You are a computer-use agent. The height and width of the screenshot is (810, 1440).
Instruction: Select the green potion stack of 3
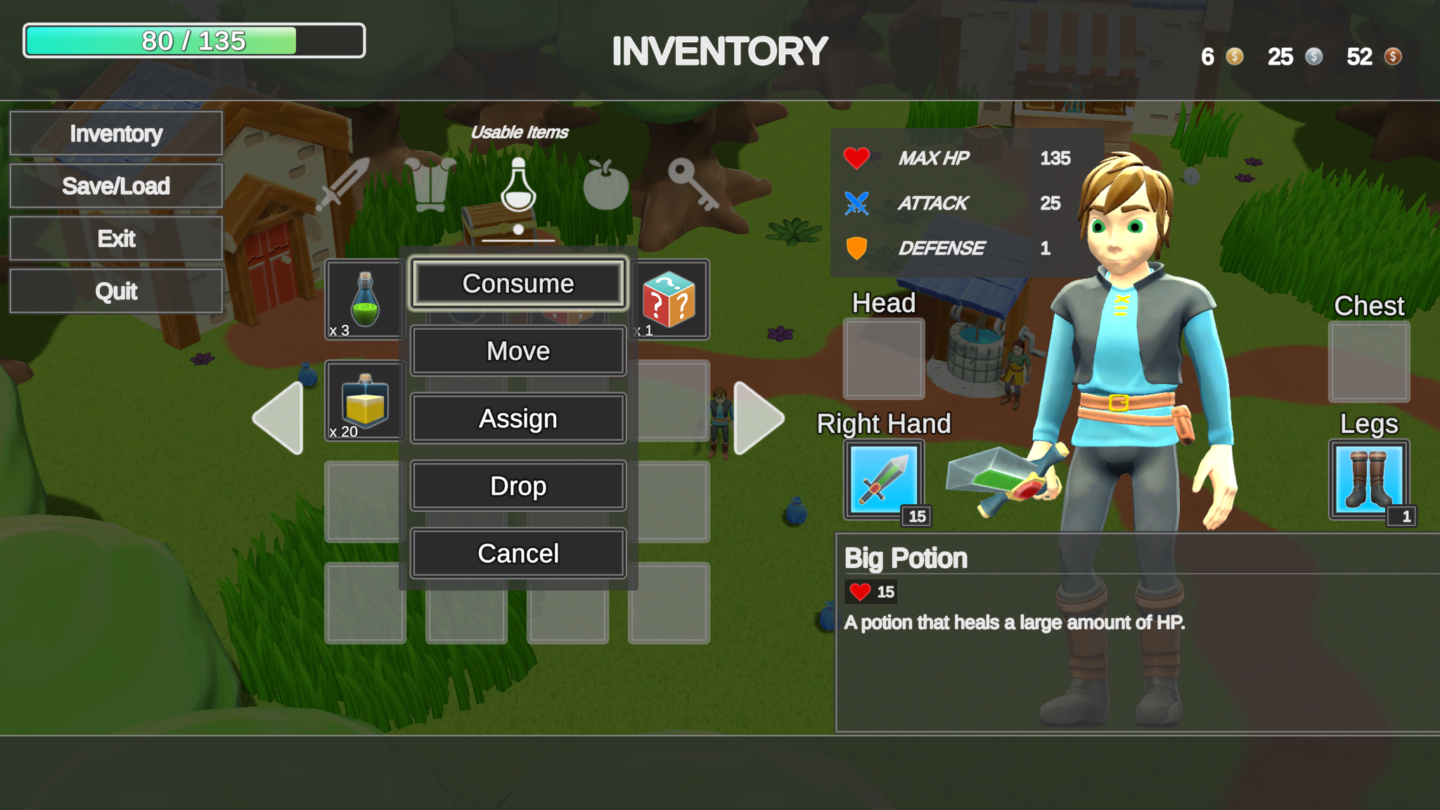coord(364,300)
